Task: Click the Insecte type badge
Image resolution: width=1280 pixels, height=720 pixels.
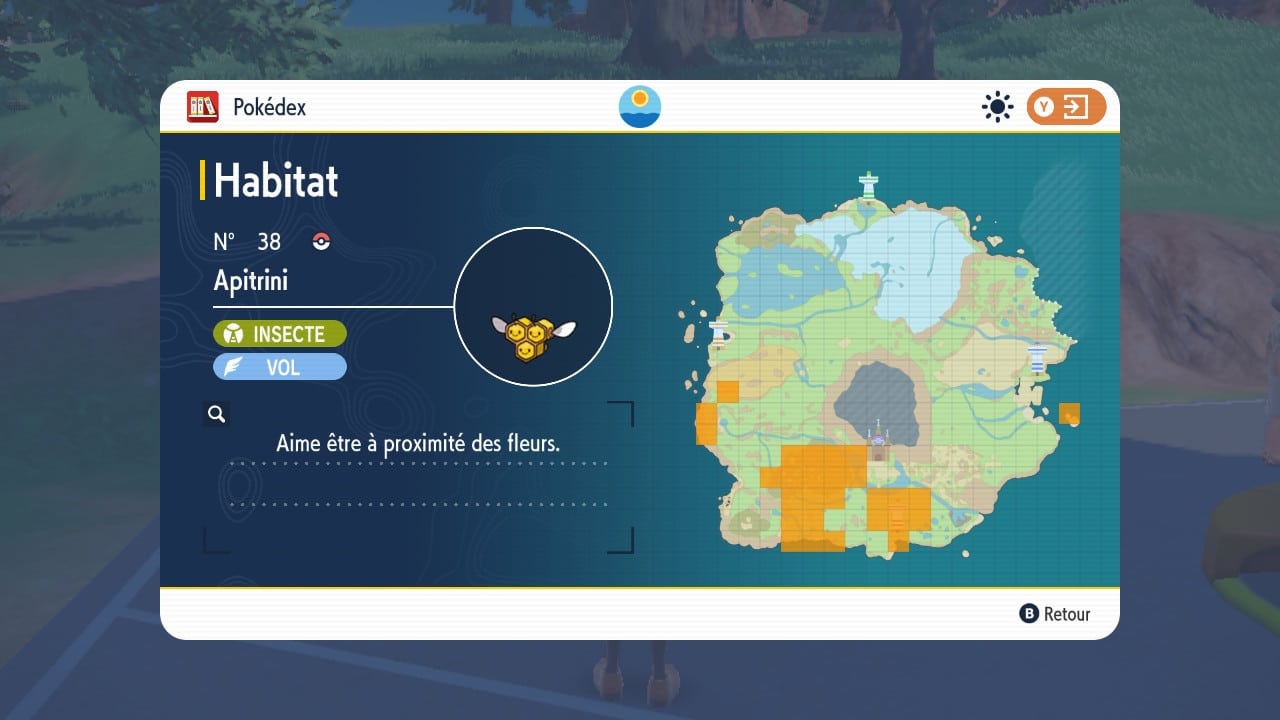Action: [280, 334]
